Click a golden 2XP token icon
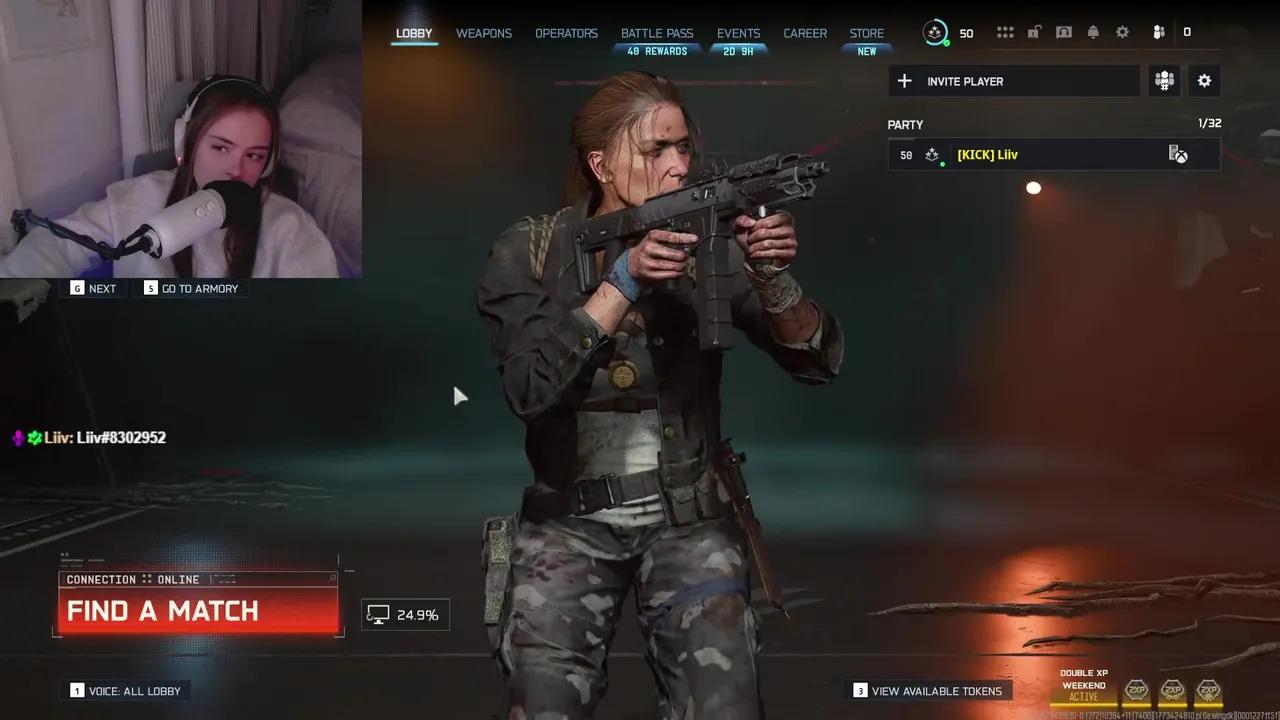Viewport: 1280px width, 720px height. [x=1137, y=691]
